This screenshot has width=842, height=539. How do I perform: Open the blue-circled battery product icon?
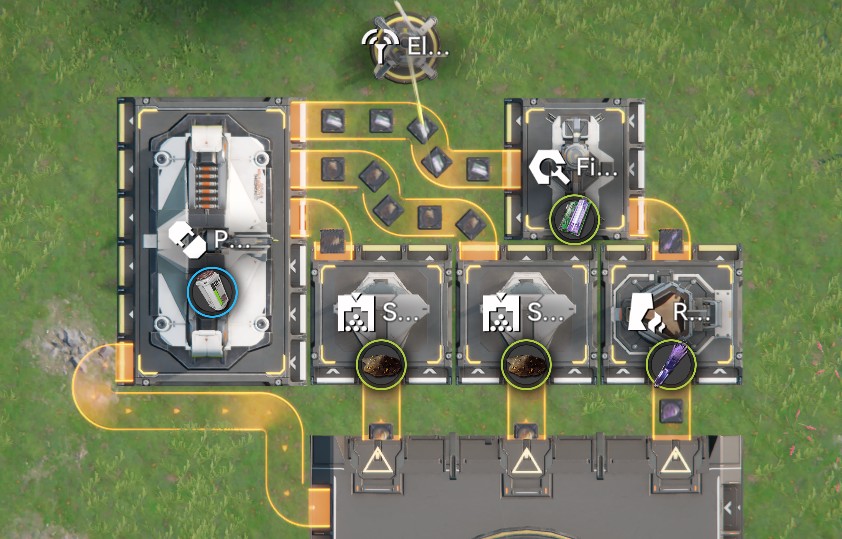pos(211,292)
